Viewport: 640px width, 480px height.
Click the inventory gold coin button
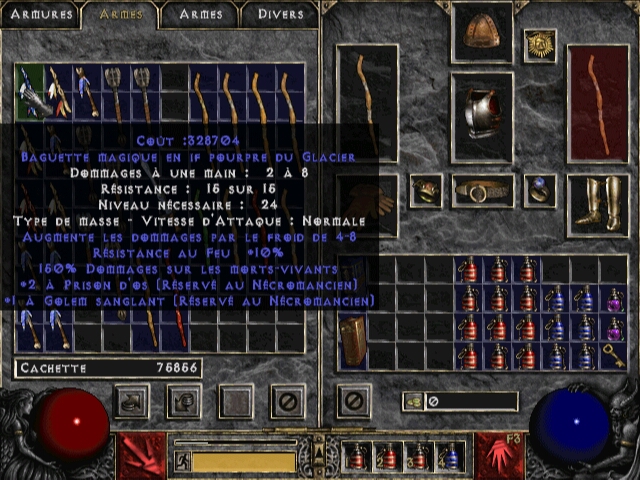(412, 401)
